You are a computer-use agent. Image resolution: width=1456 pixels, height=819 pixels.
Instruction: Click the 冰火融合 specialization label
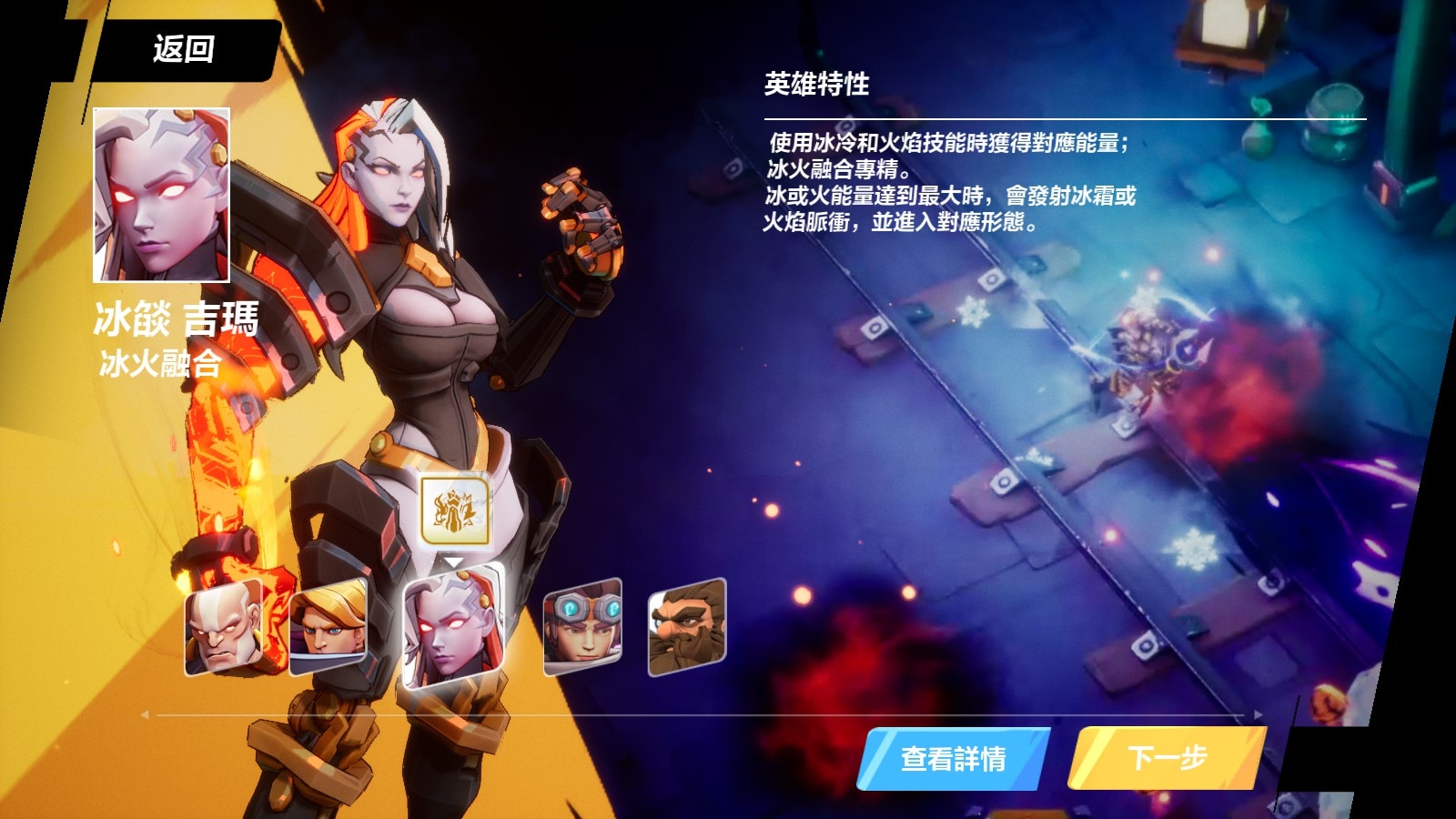pos(161,363)
